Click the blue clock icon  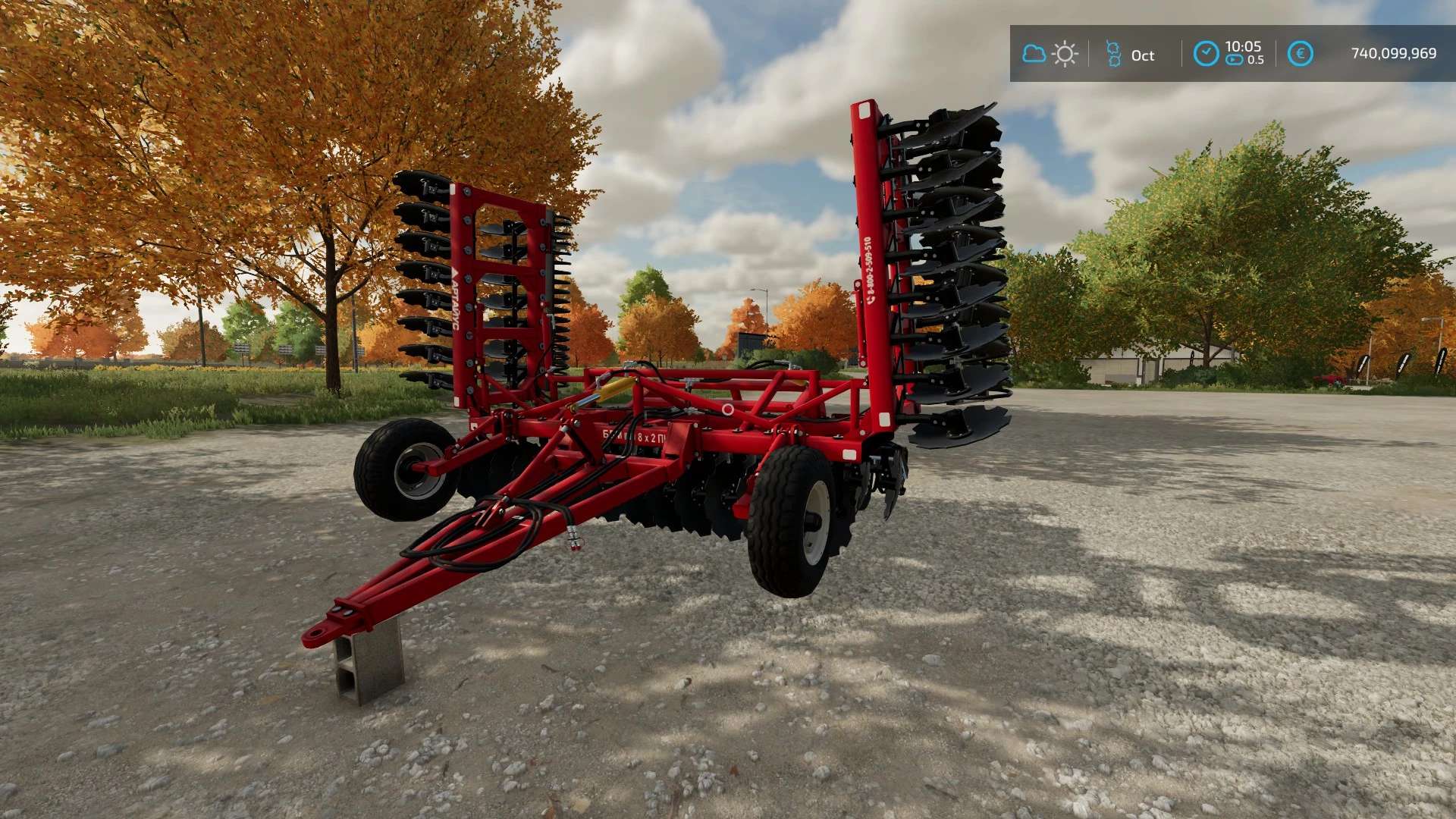pos(1206,54)
